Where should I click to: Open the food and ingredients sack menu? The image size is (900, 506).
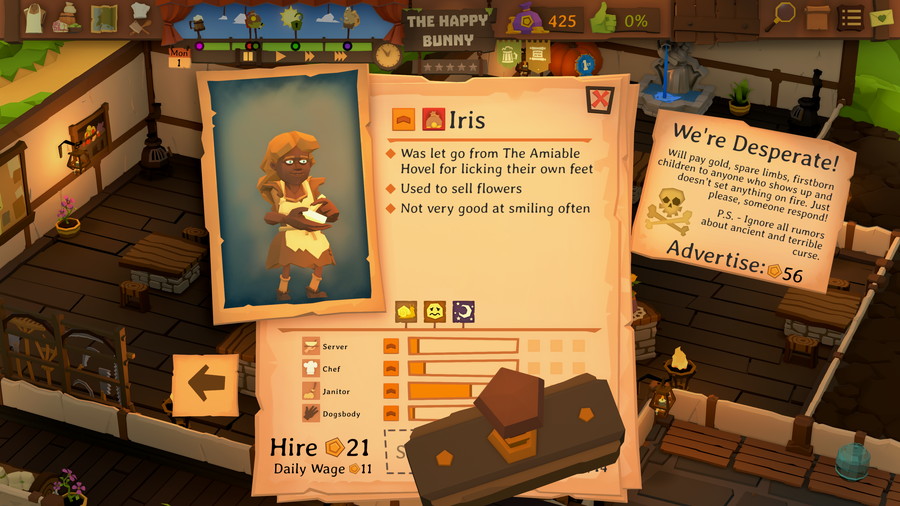68,18
